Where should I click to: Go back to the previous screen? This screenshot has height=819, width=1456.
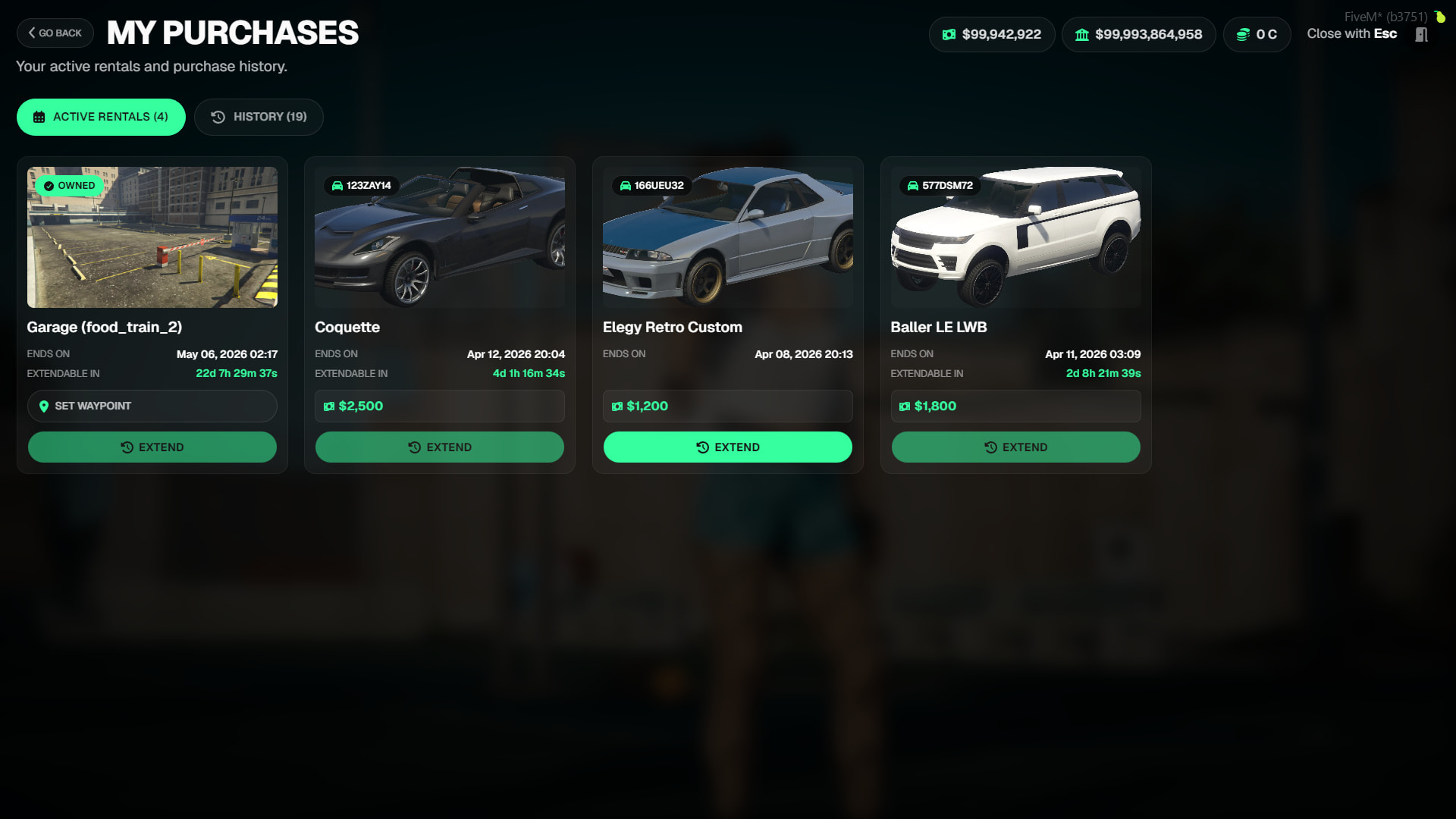click(55, 33)
